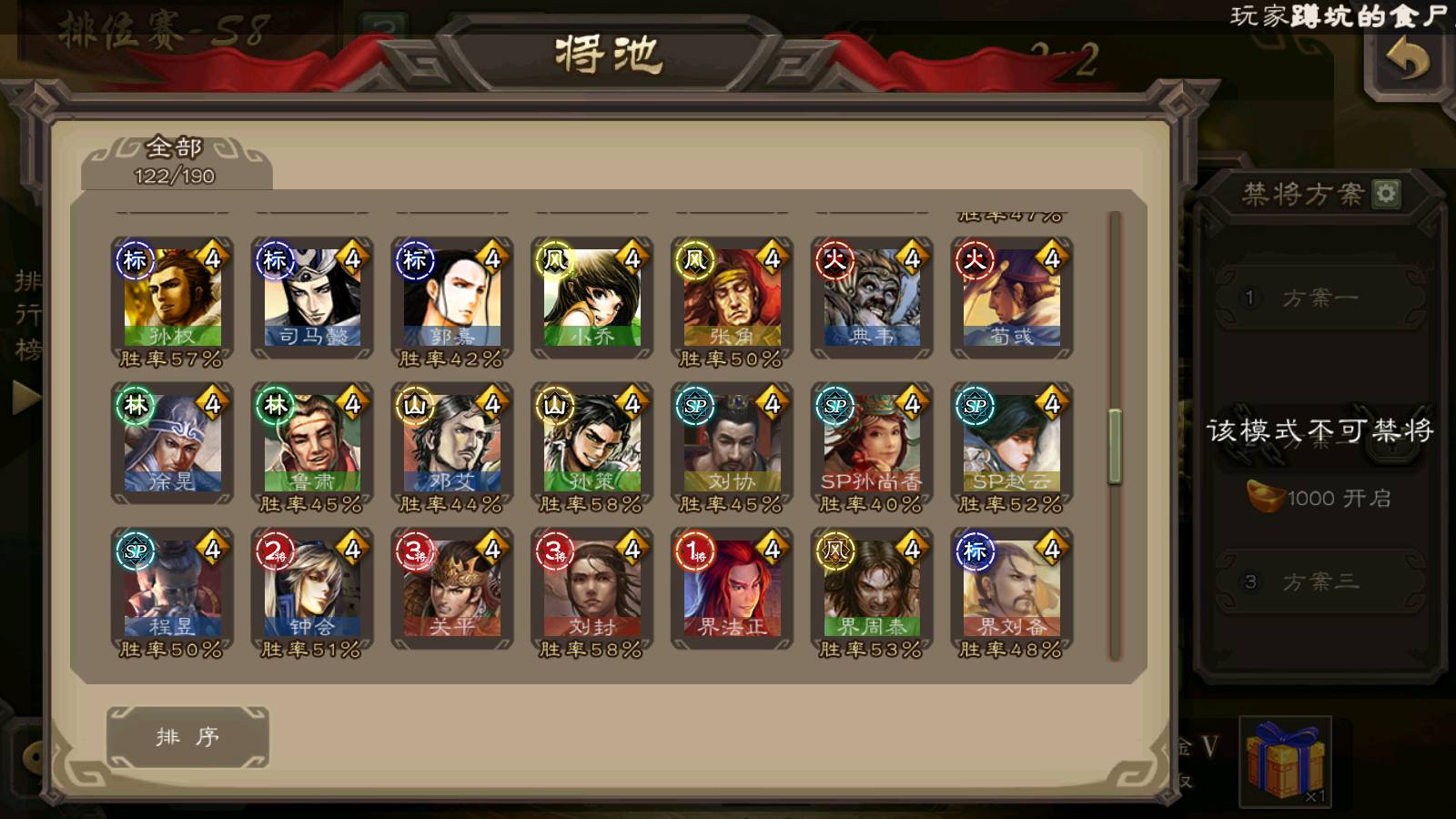Select the 刘协 general card

pyautogui.click(x=733, y=444)
